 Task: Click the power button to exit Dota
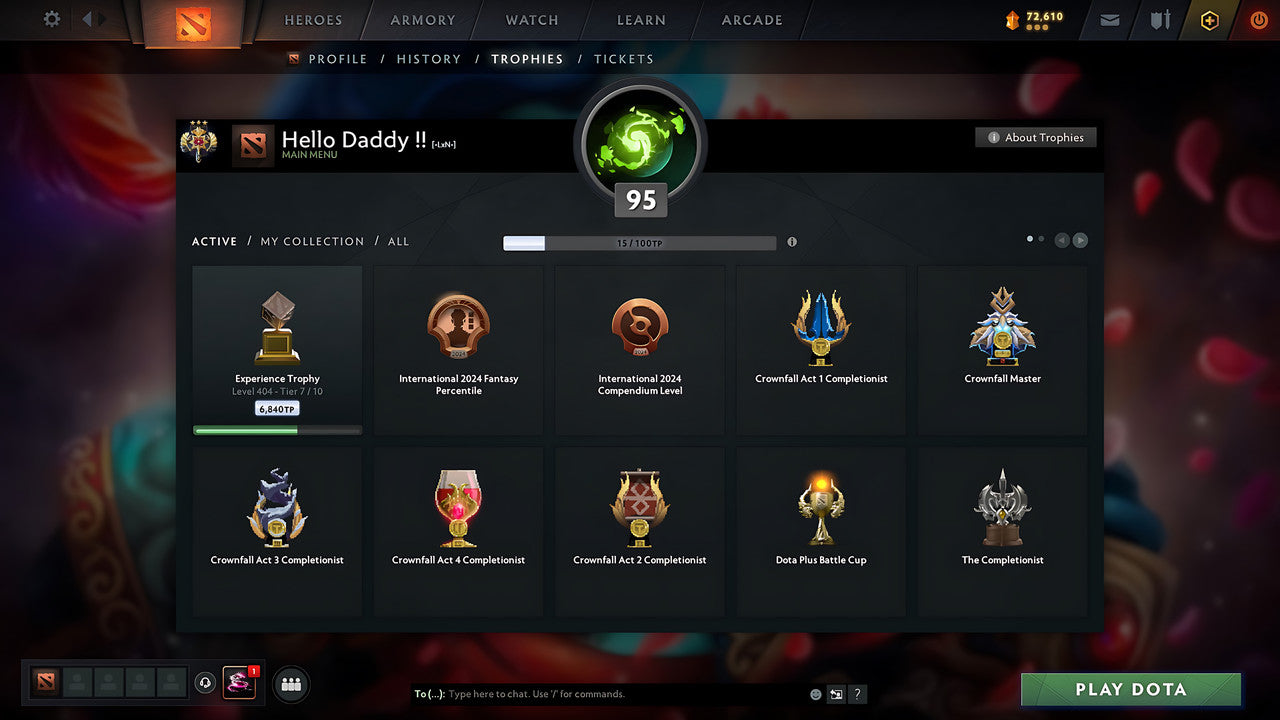coord(1258,19)
